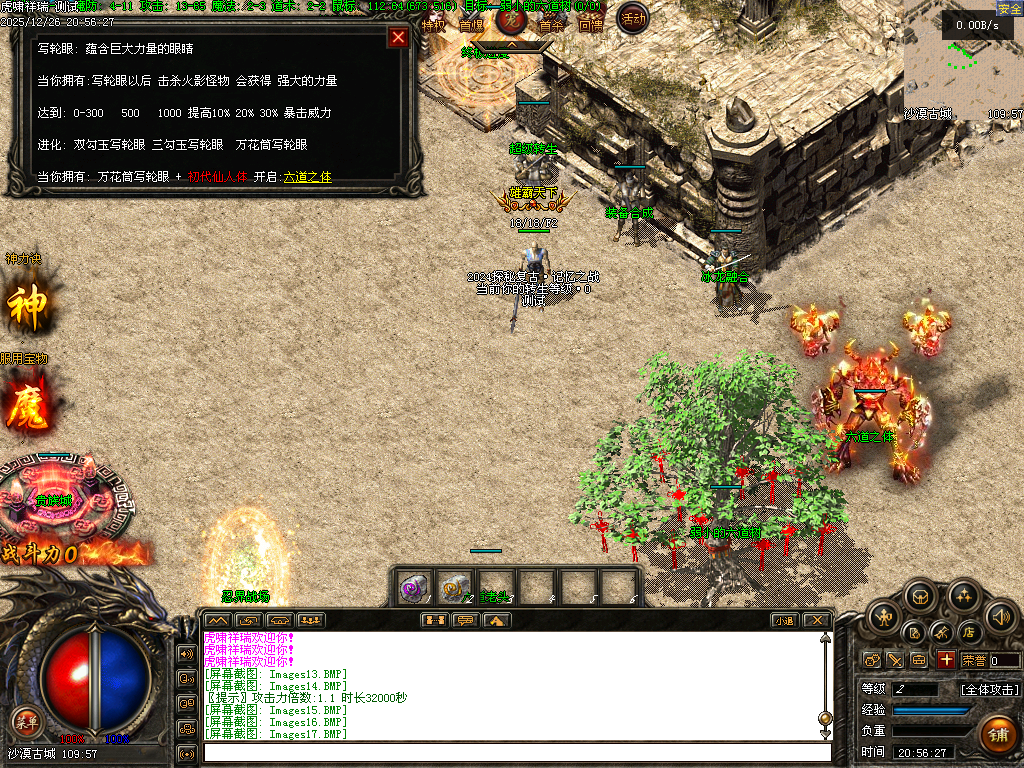
Task: Close the chat panel with the X
Action: [816, 620]
